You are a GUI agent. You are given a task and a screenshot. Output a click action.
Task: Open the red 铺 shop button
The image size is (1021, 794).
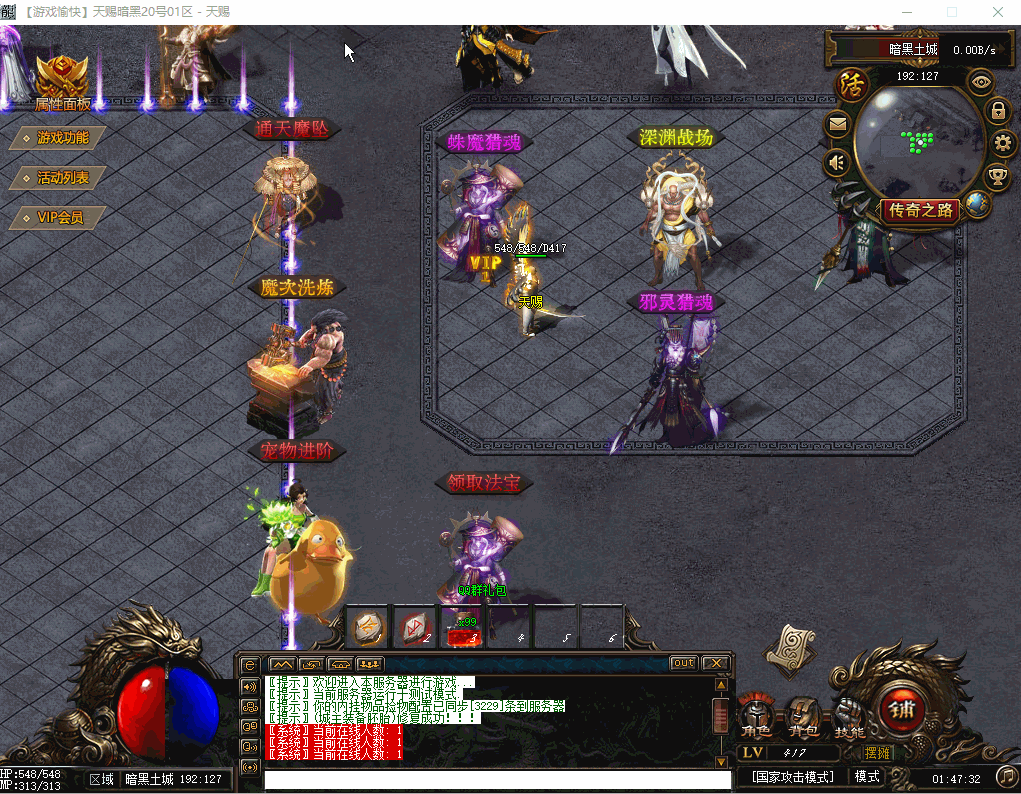coord(897,709)
